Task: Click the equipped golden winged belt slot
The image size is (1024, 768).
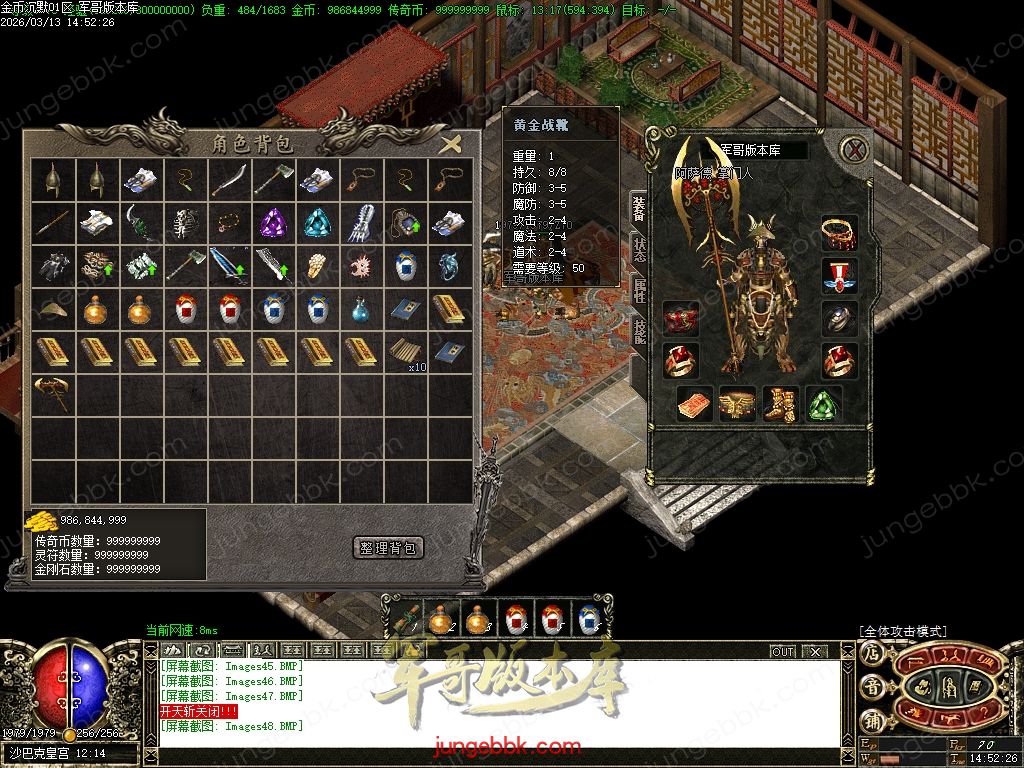Action: [738, 403]
